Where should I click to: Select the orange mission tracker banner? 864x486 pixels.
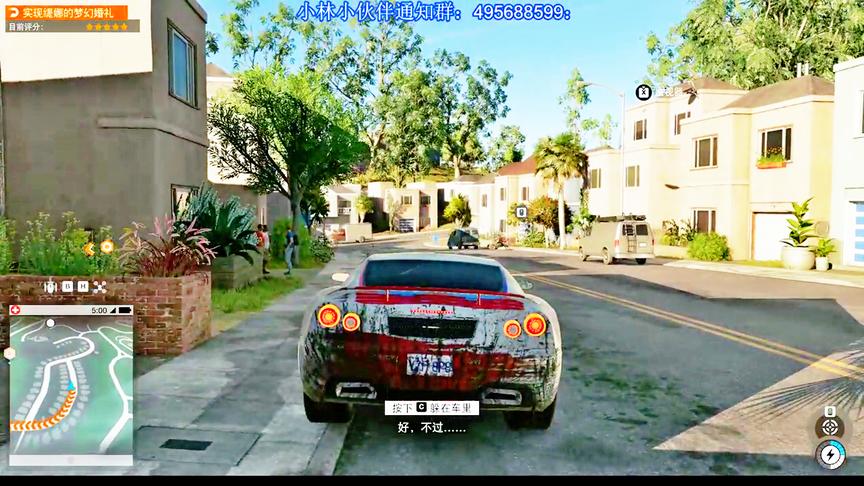(66, 13)
